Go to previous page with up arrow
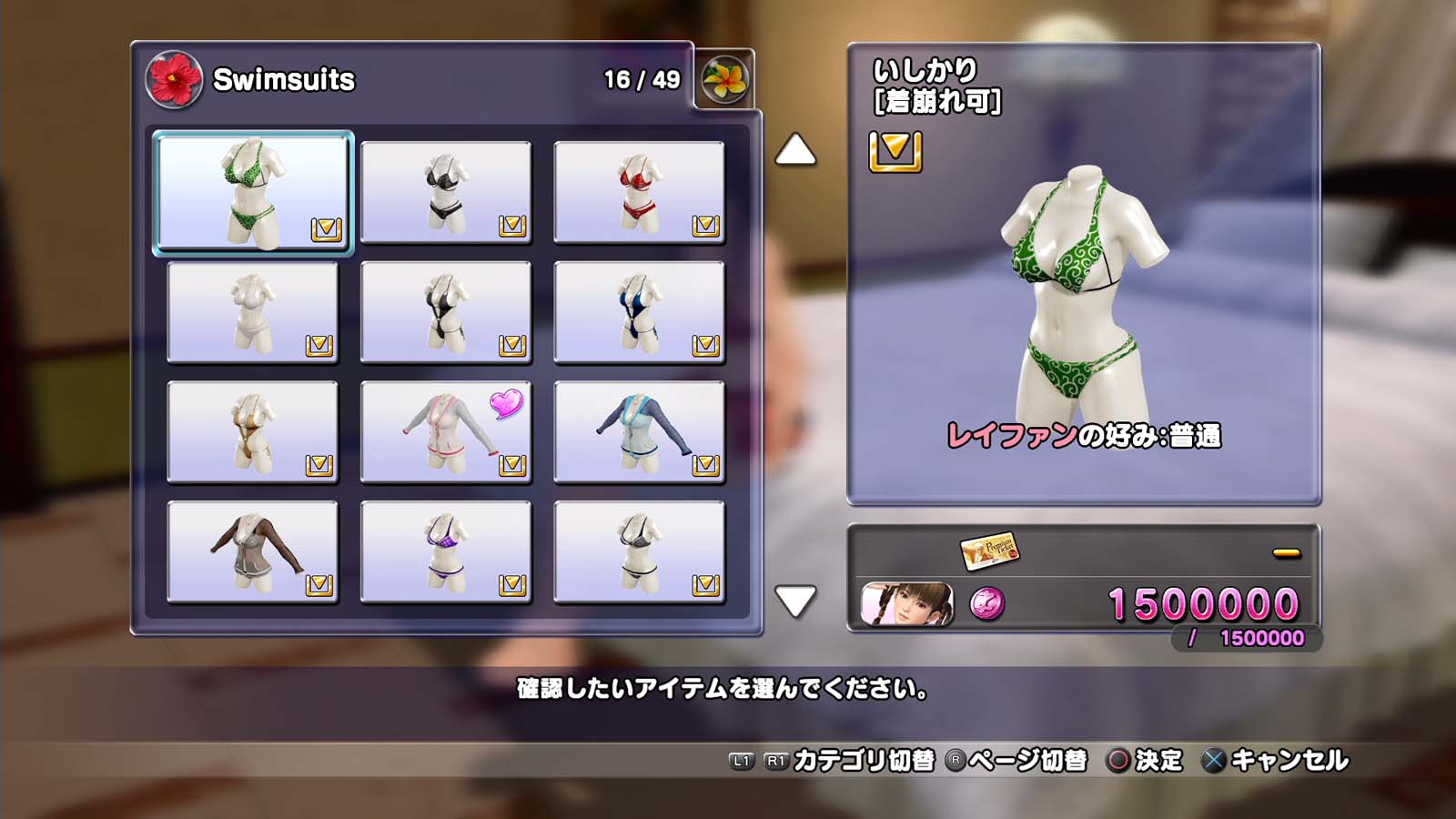Image resolution: width=1456 pixels, height=819 pixels. pos(795,150)
